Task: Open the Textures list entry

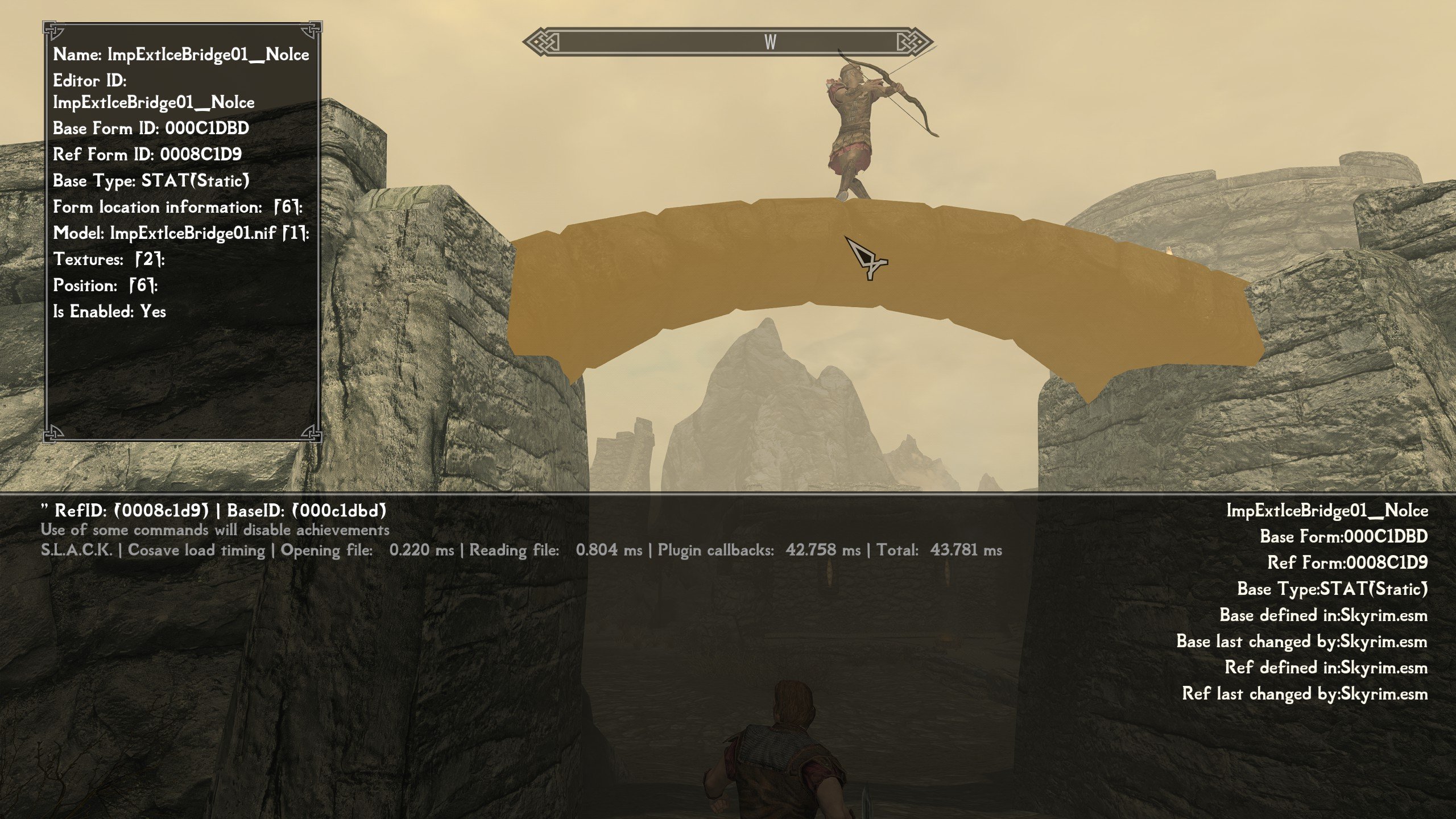Action: 109,259
